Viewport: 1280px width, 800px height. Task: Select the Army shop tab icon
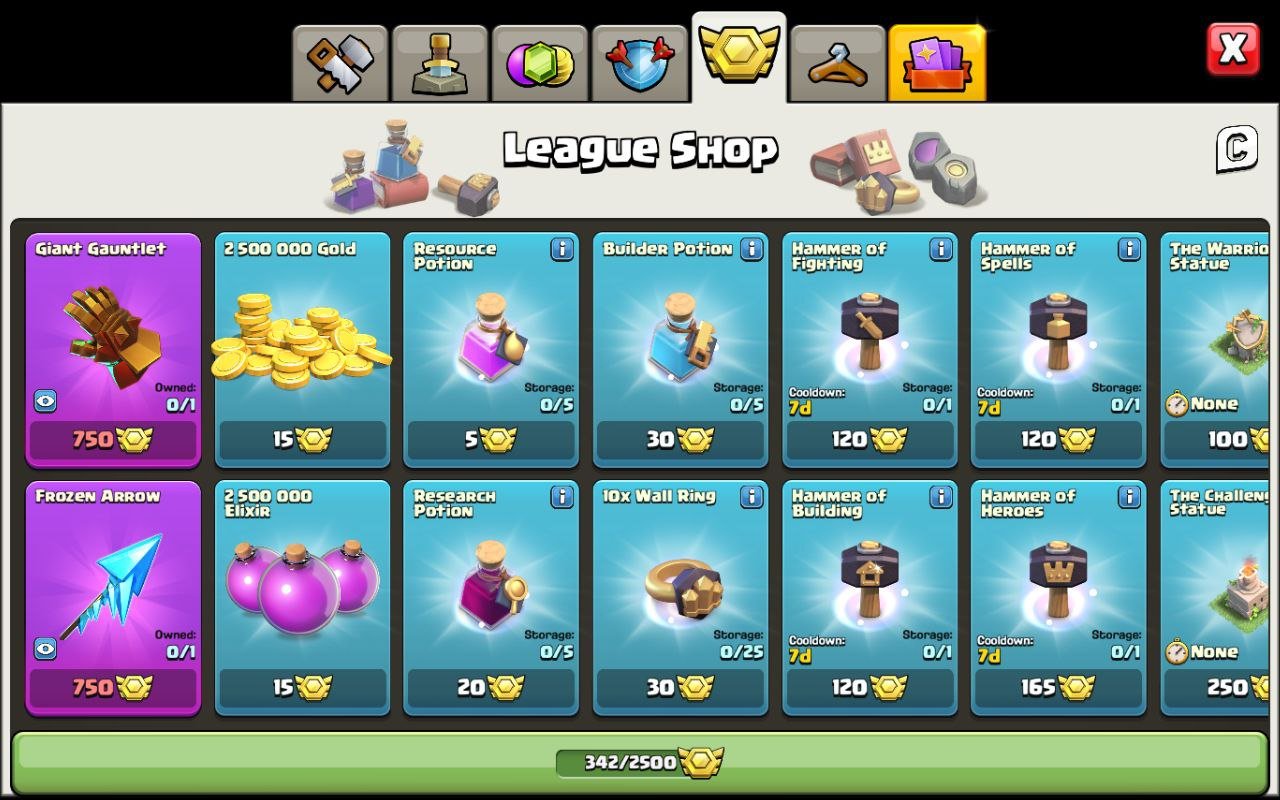pos(440,62)
